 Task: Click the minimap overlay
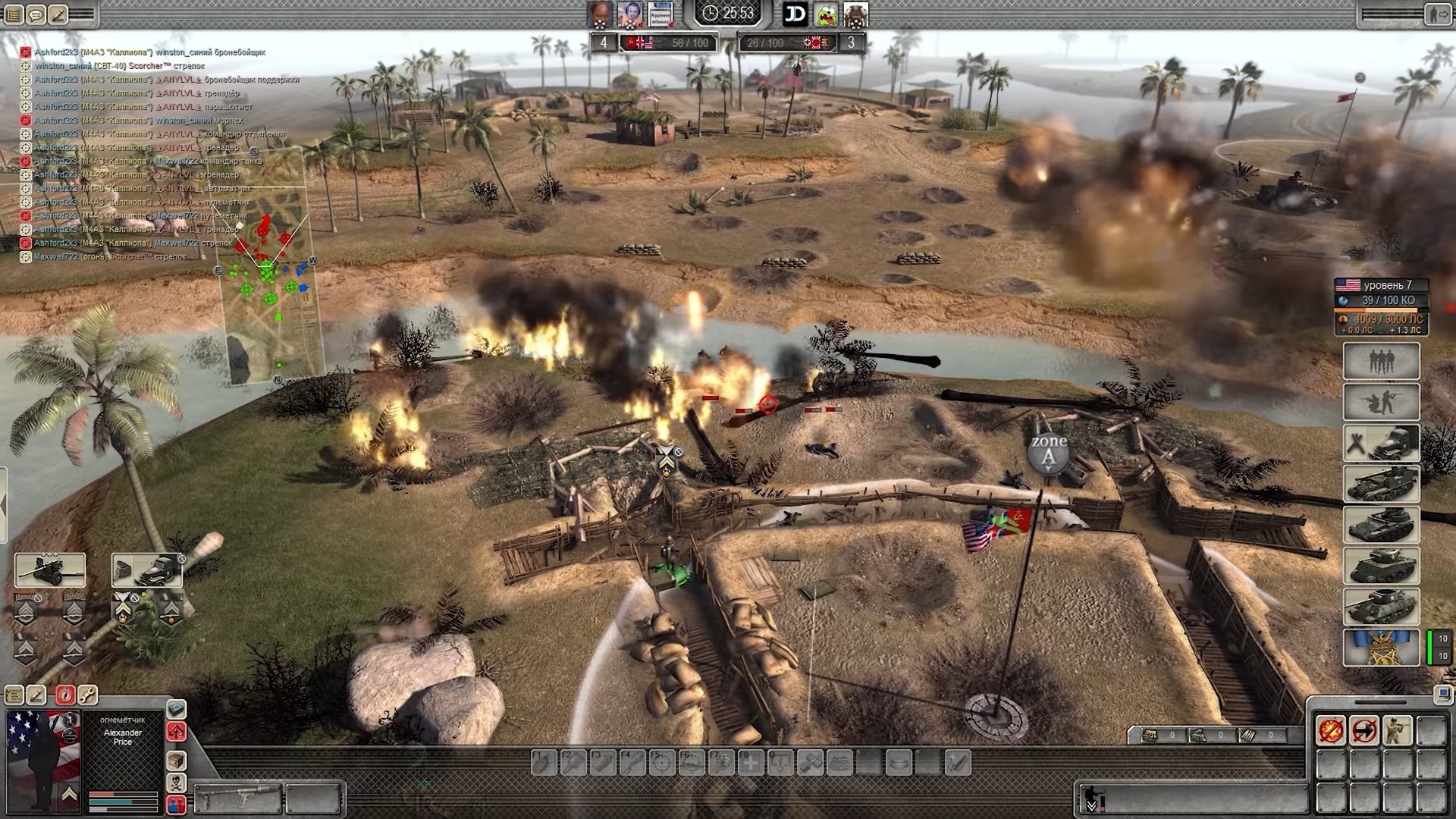click(x=270, y=265)
